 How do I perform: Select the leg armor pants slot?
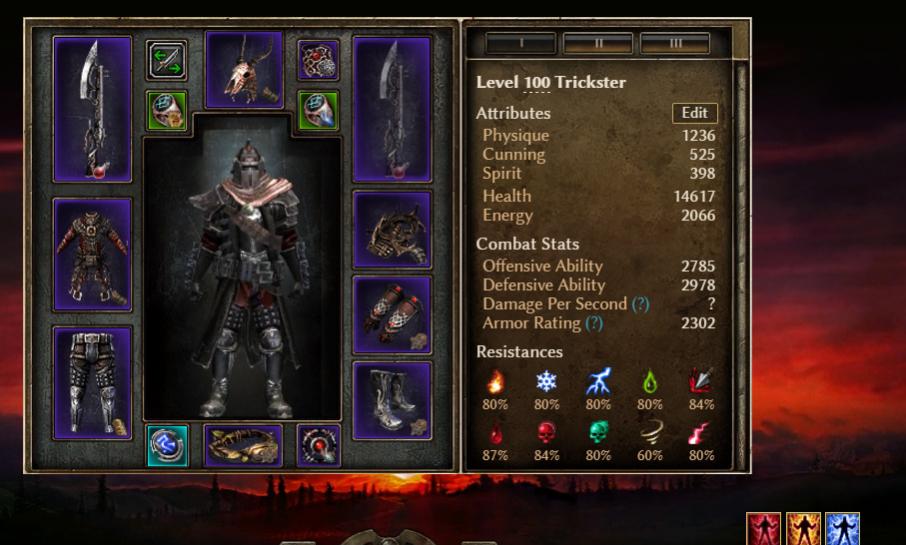pyautogui.click(x=92, y=383)
